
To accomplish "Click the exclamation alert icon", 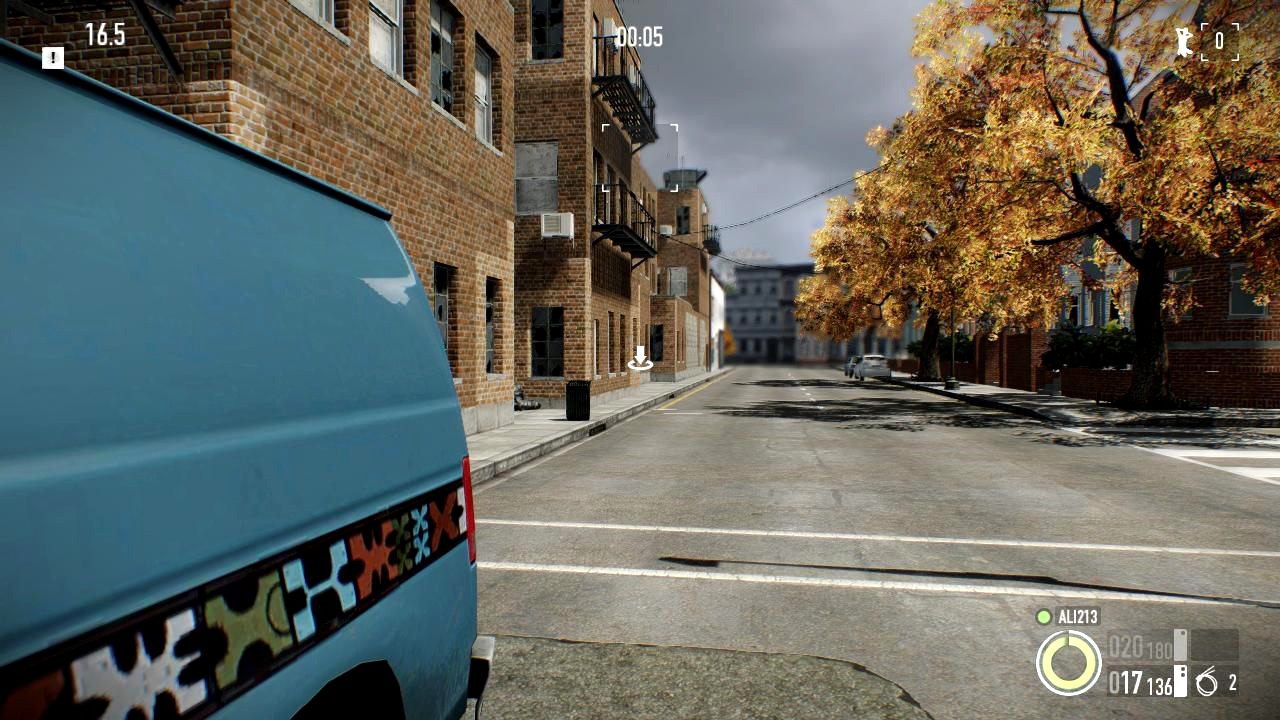I will click(x=53, y=58).
